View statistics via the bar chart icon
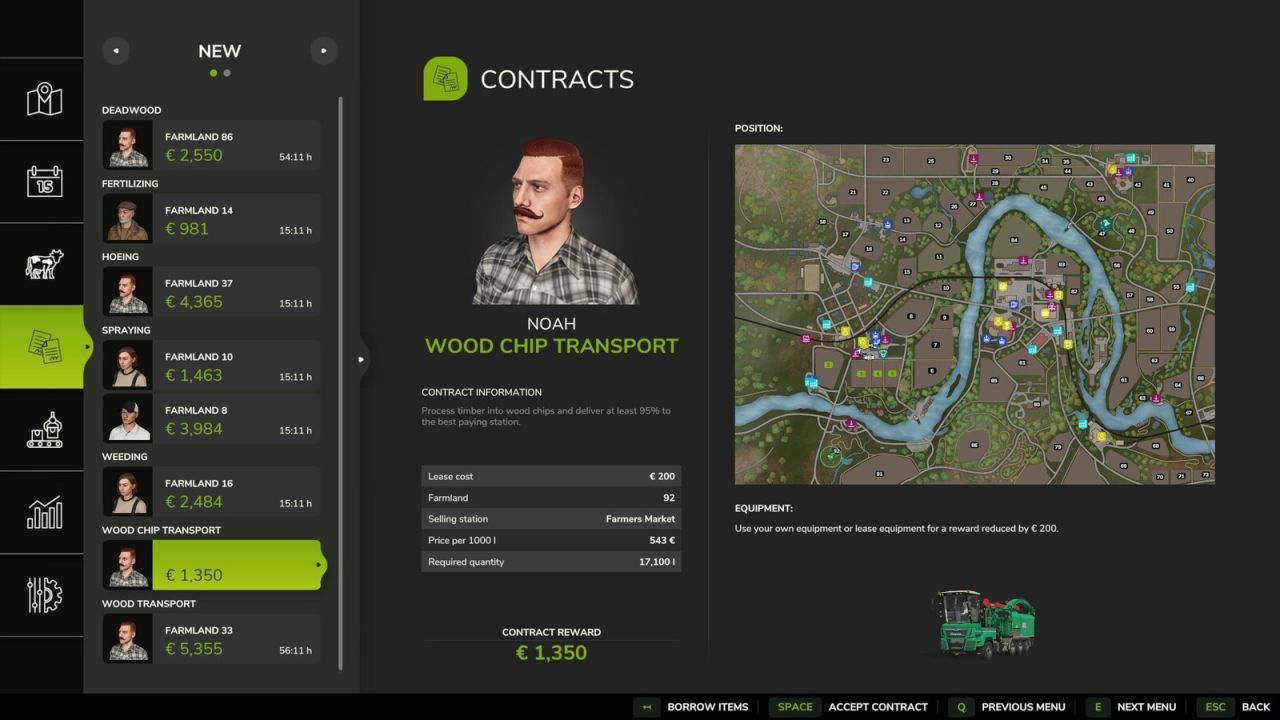This screenshot has height=720, width=1280. 42,512
